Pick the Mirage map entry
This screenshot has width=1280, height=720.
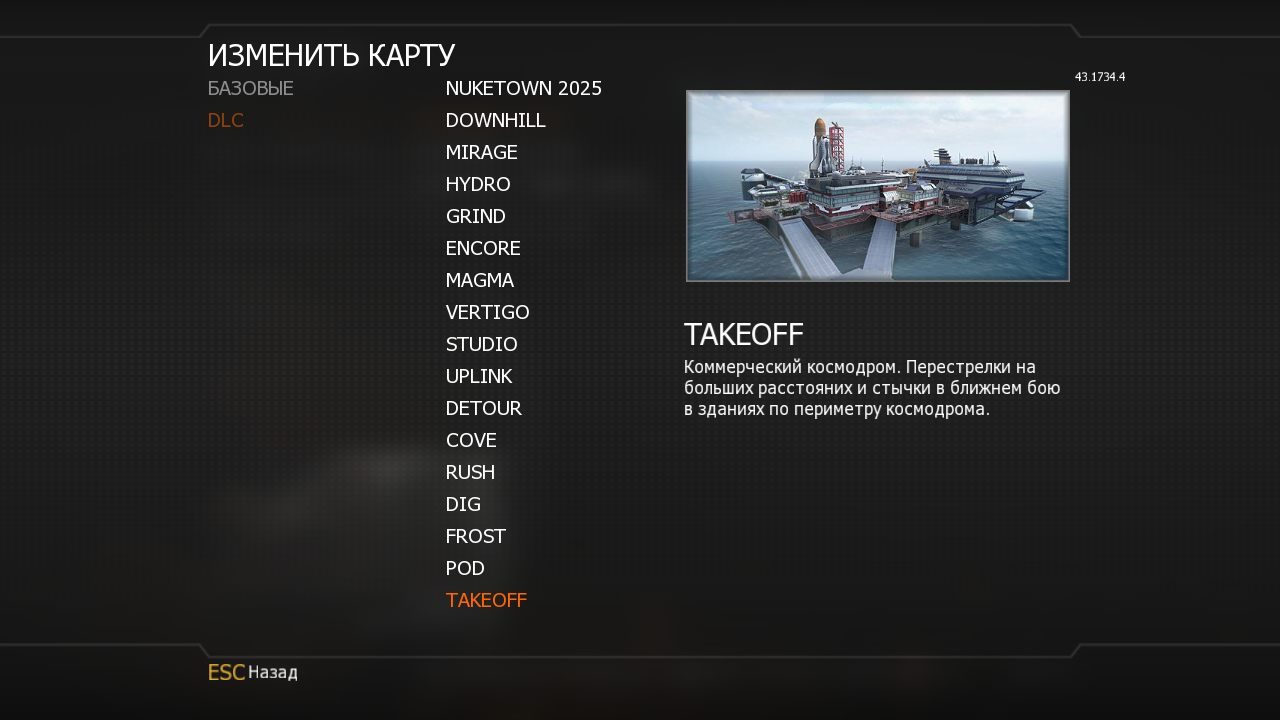tap(481, 153)
